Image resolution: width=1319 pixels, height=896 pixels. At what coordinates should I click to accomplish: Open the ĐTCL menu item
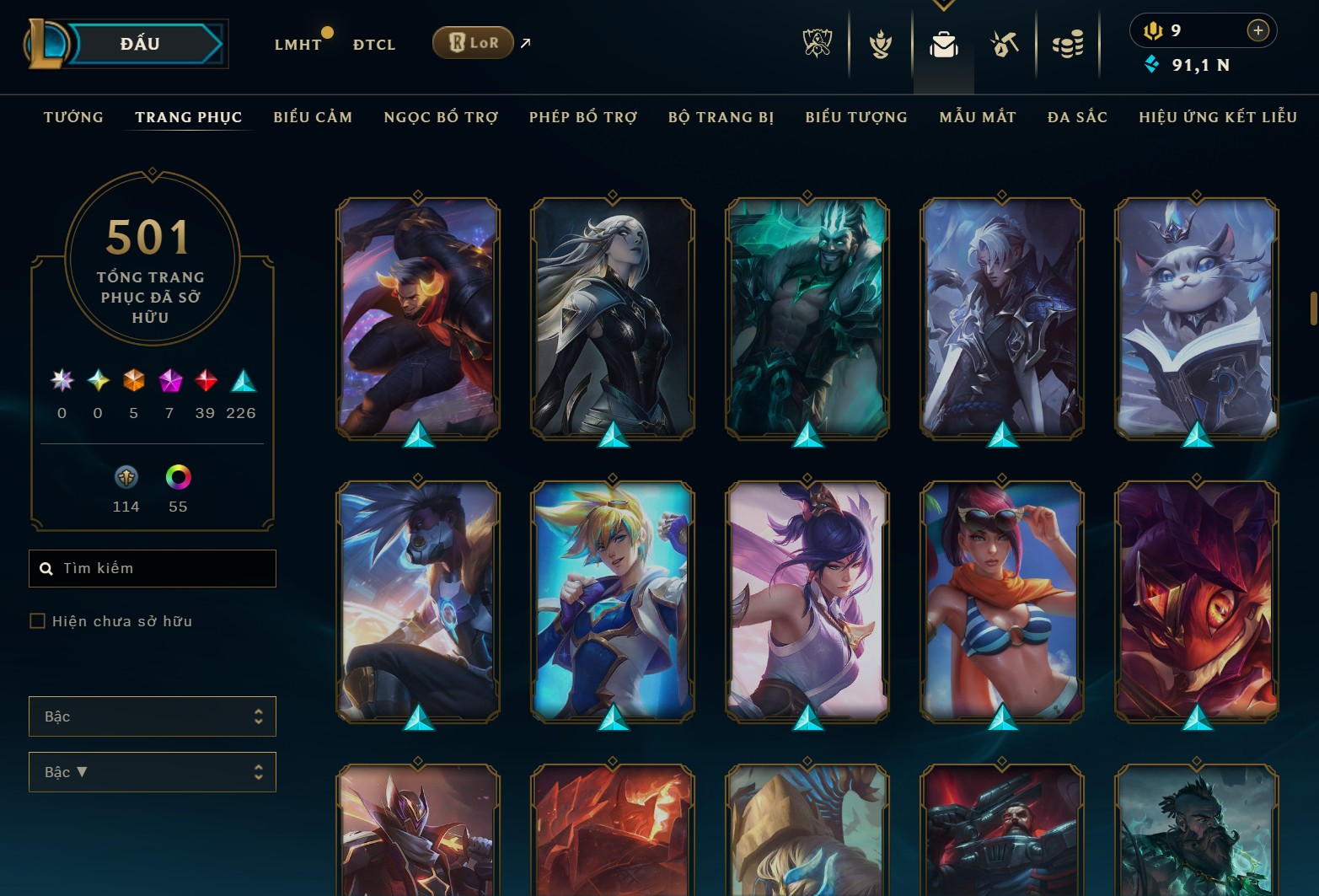click(x=373, y=44)
